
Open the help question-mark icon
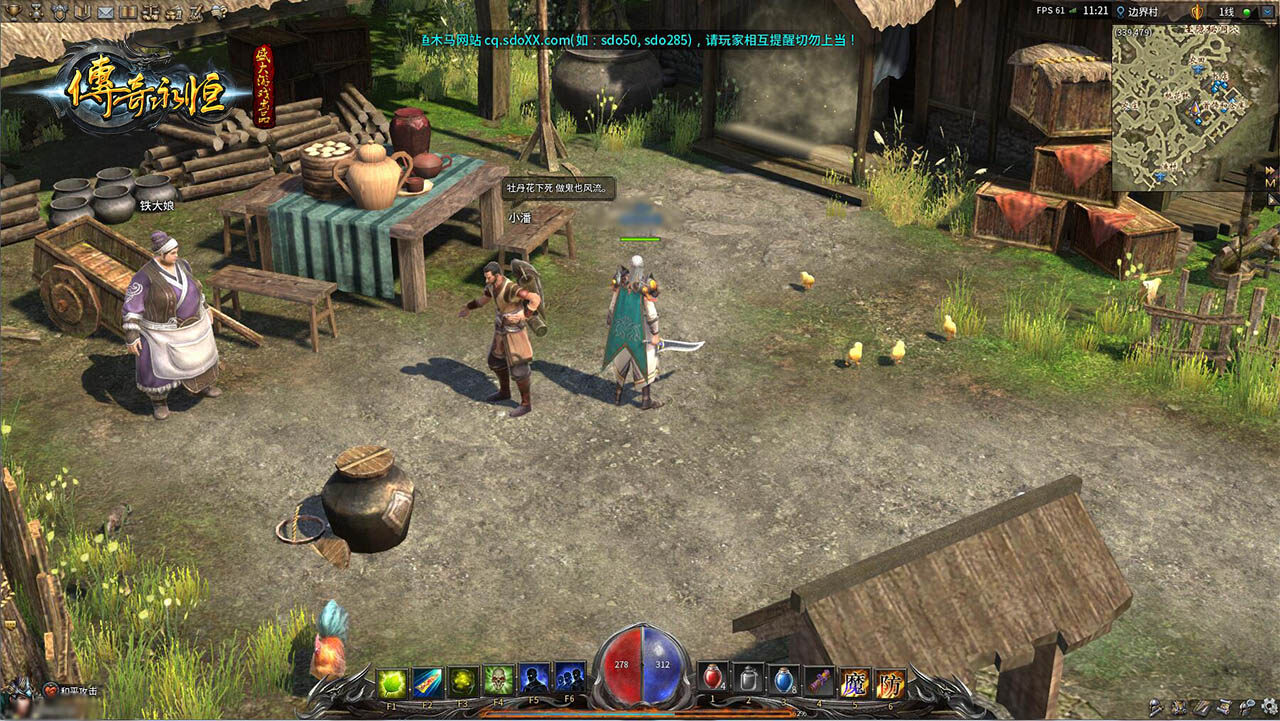[217, 12]
